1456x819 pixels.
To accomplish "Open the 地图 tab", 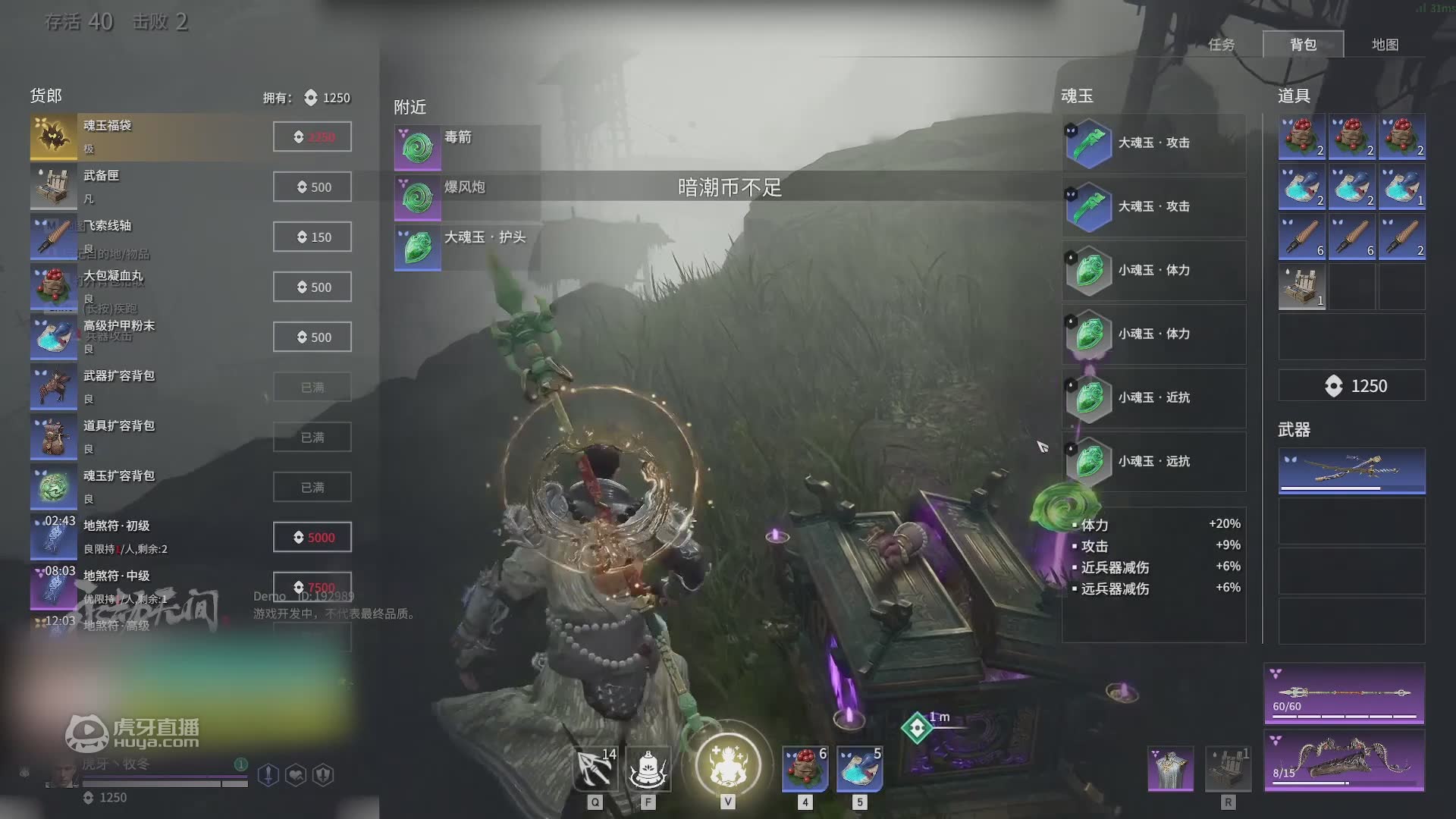I will [x=1385, y=45].
